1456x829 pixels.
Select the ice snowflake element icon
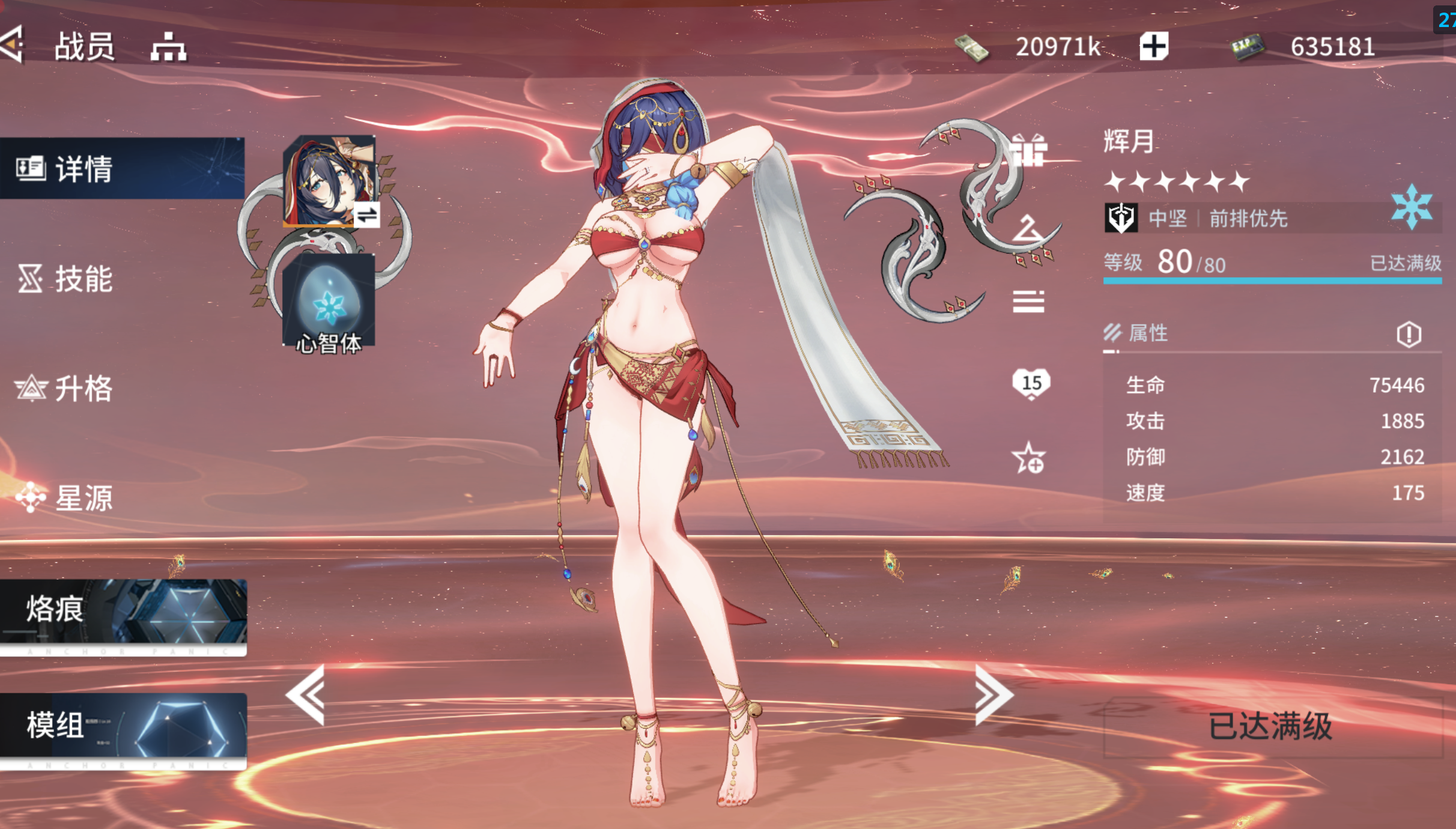1411,207
